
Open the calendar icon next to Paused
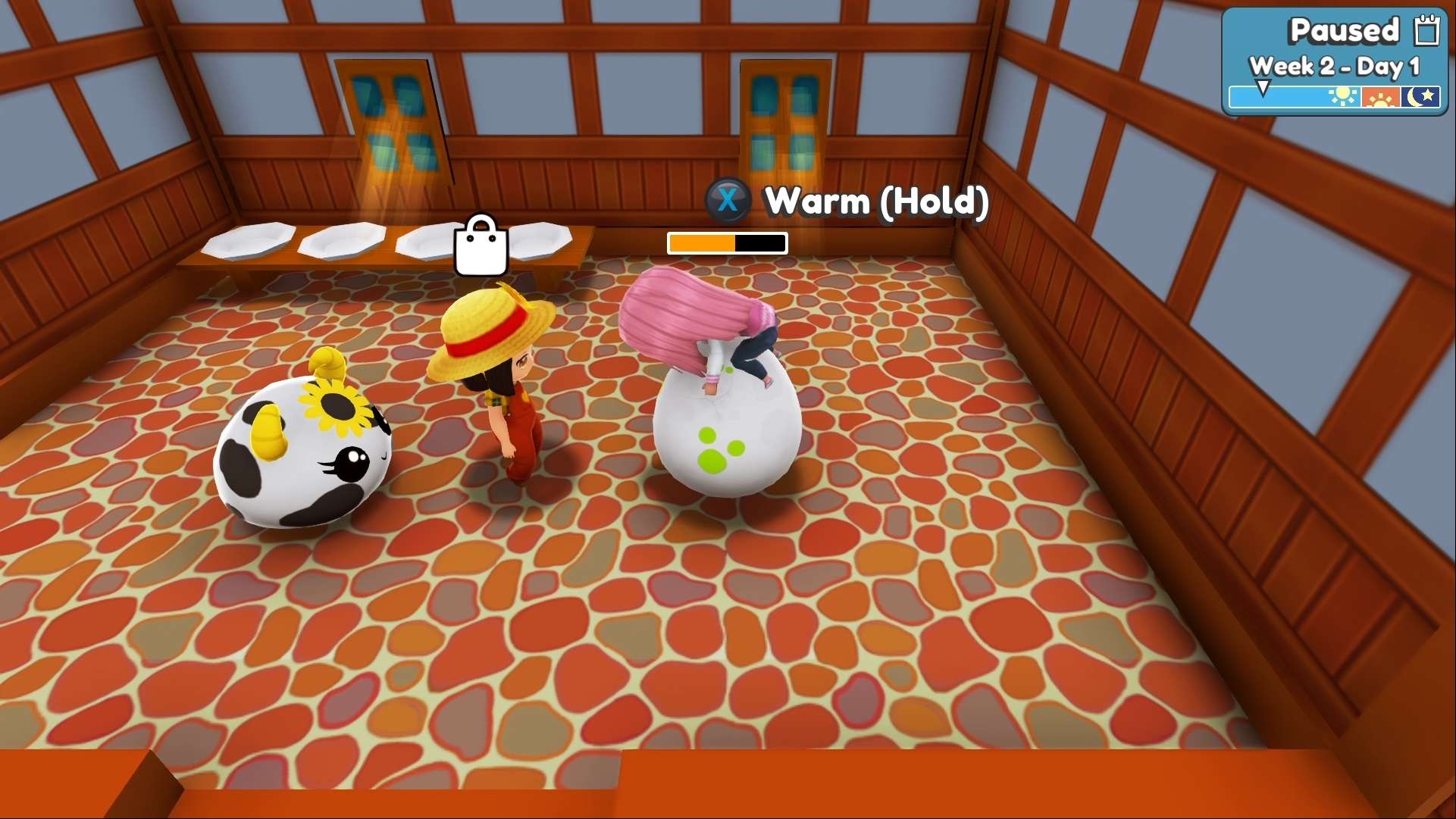1428,30
